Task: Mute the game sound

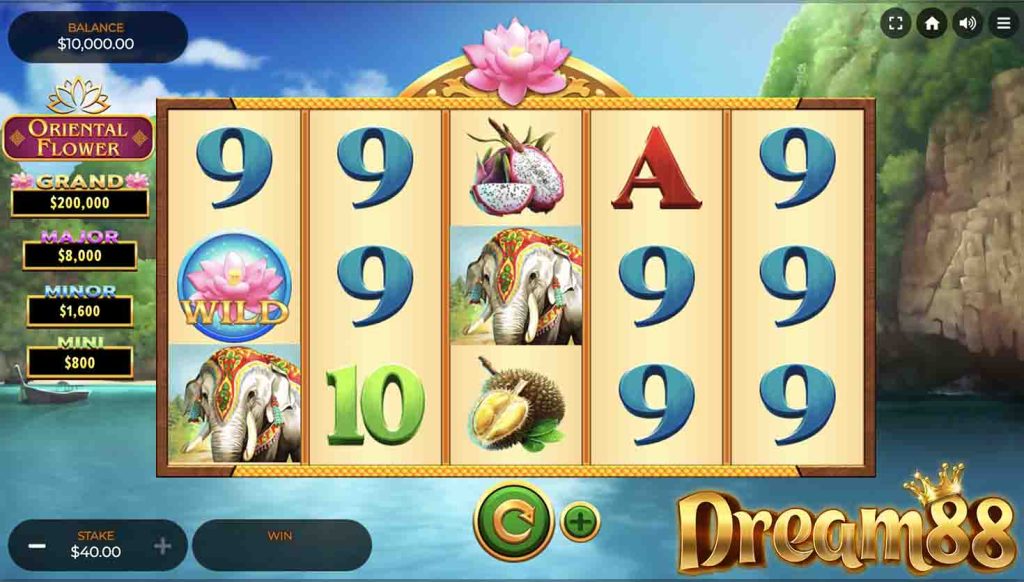Action: (x=967, y=23)
